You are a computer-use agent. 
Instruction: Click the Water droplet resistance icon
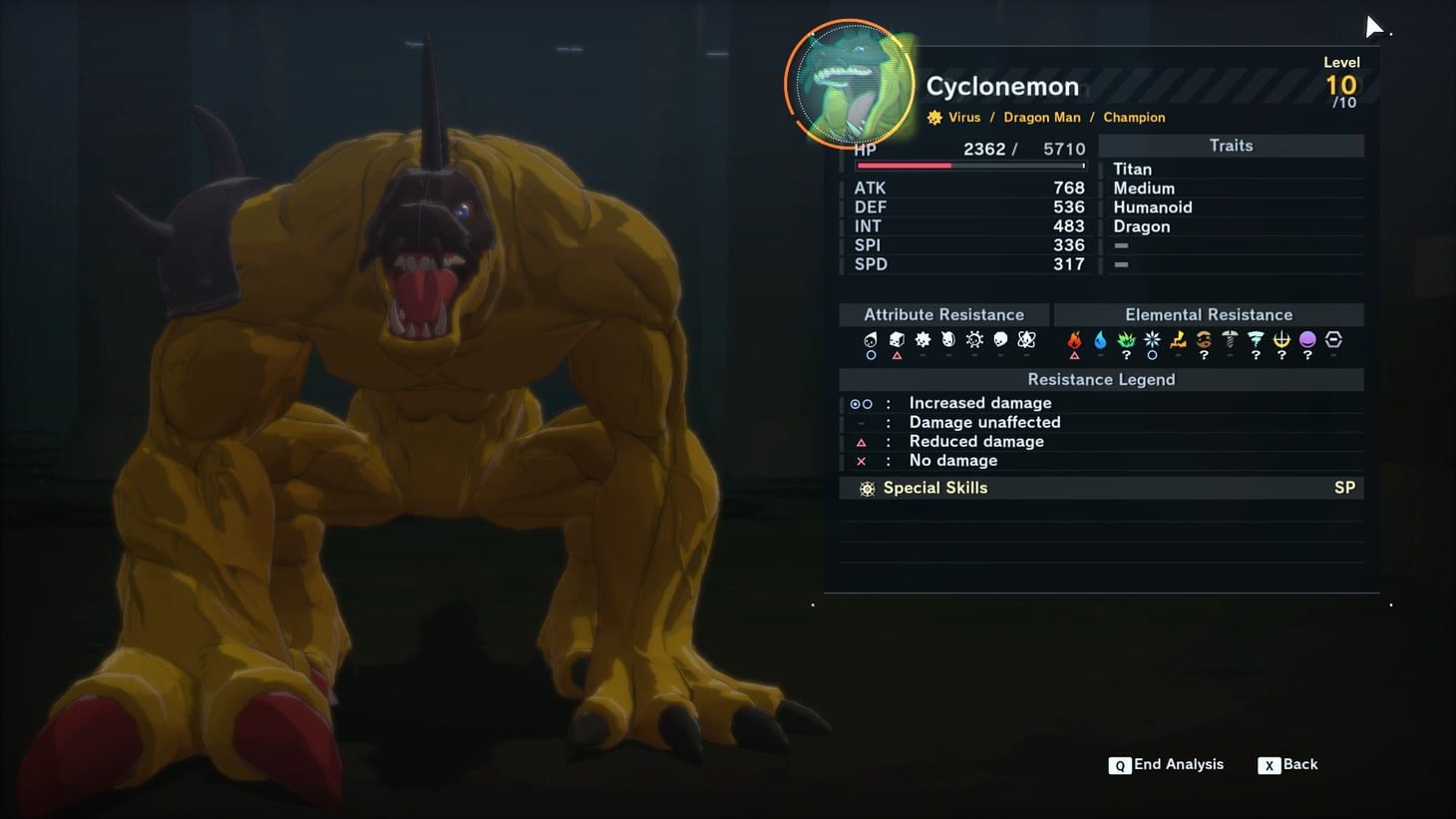[x=1100, y=339]
